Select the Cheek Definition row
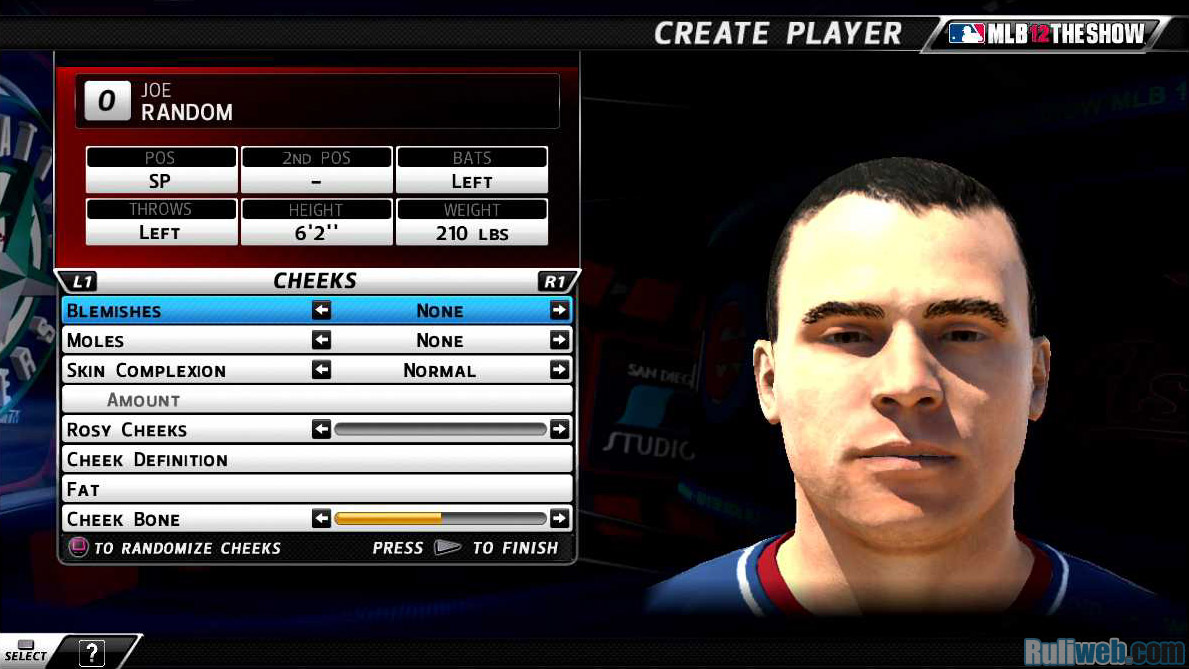The image size is (1189, 669). coord(316,460)
